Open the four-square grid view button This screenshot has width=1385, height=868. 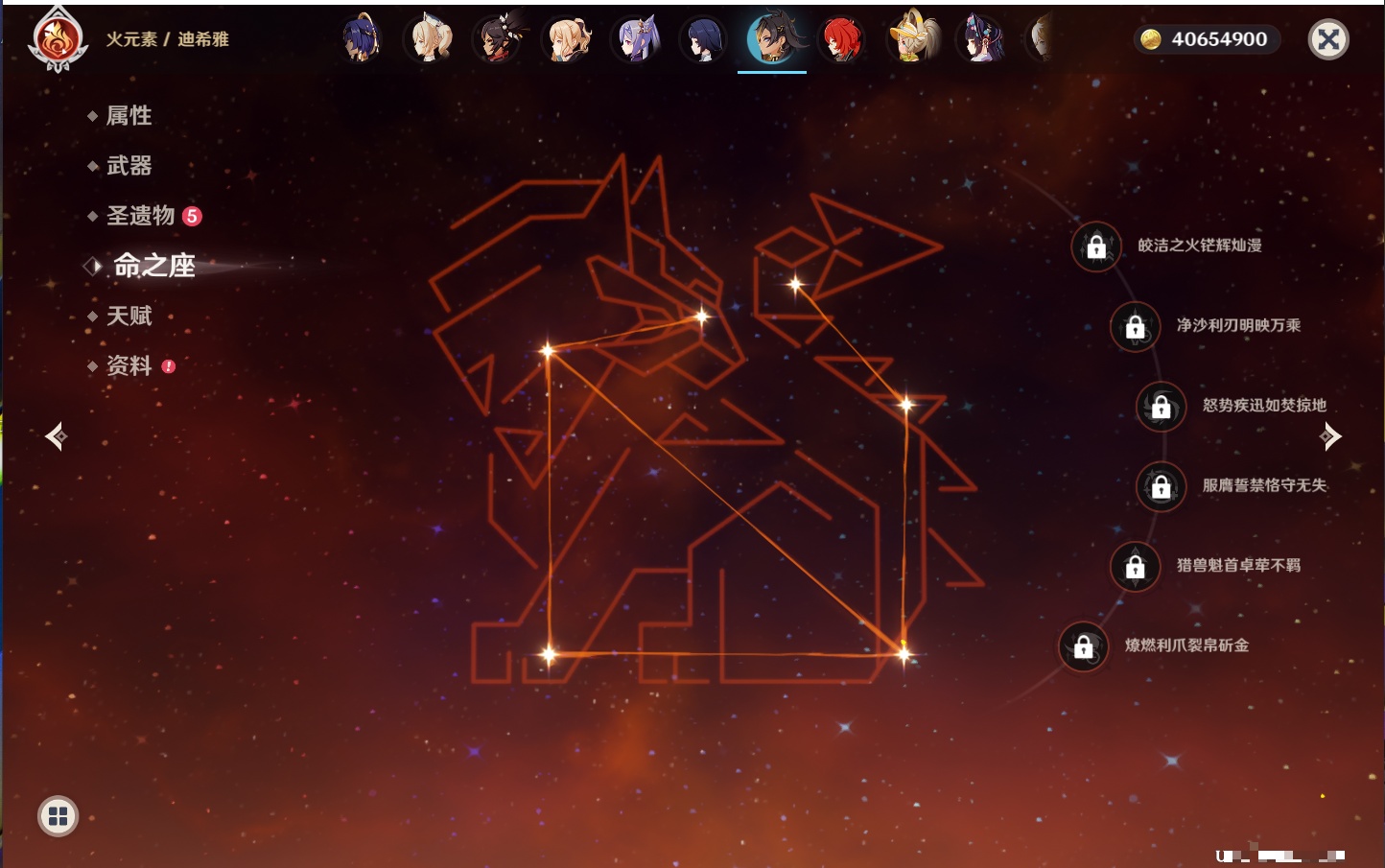tap(58, 816)
